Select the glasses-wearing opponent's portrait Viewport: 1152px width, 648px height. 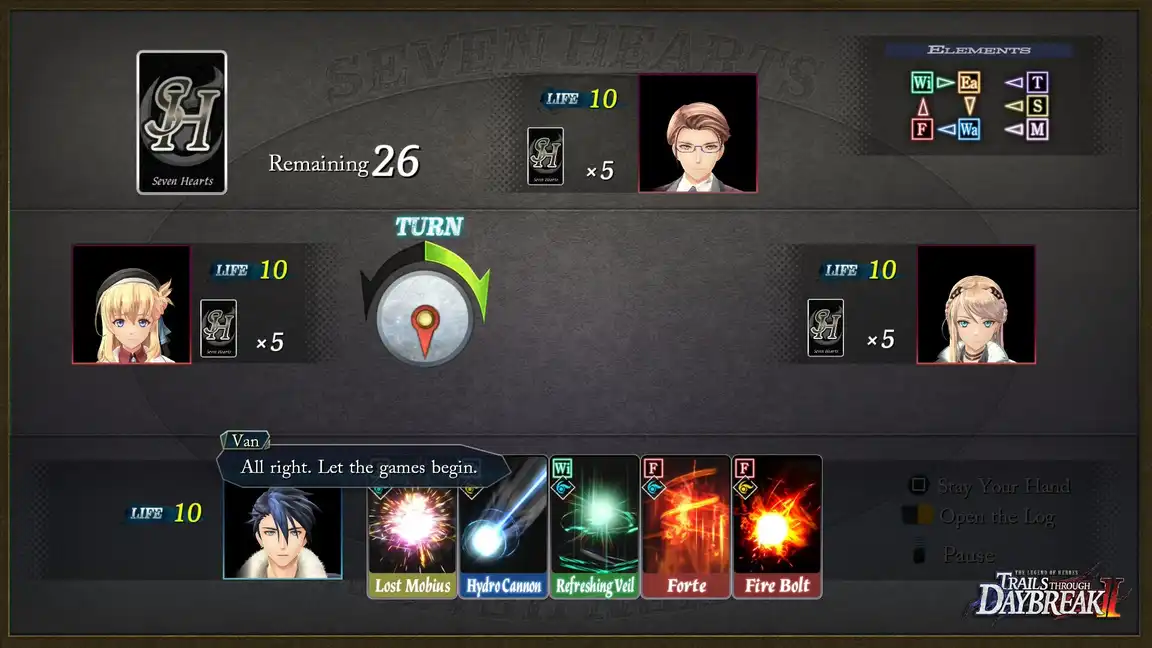pos(697,133)
